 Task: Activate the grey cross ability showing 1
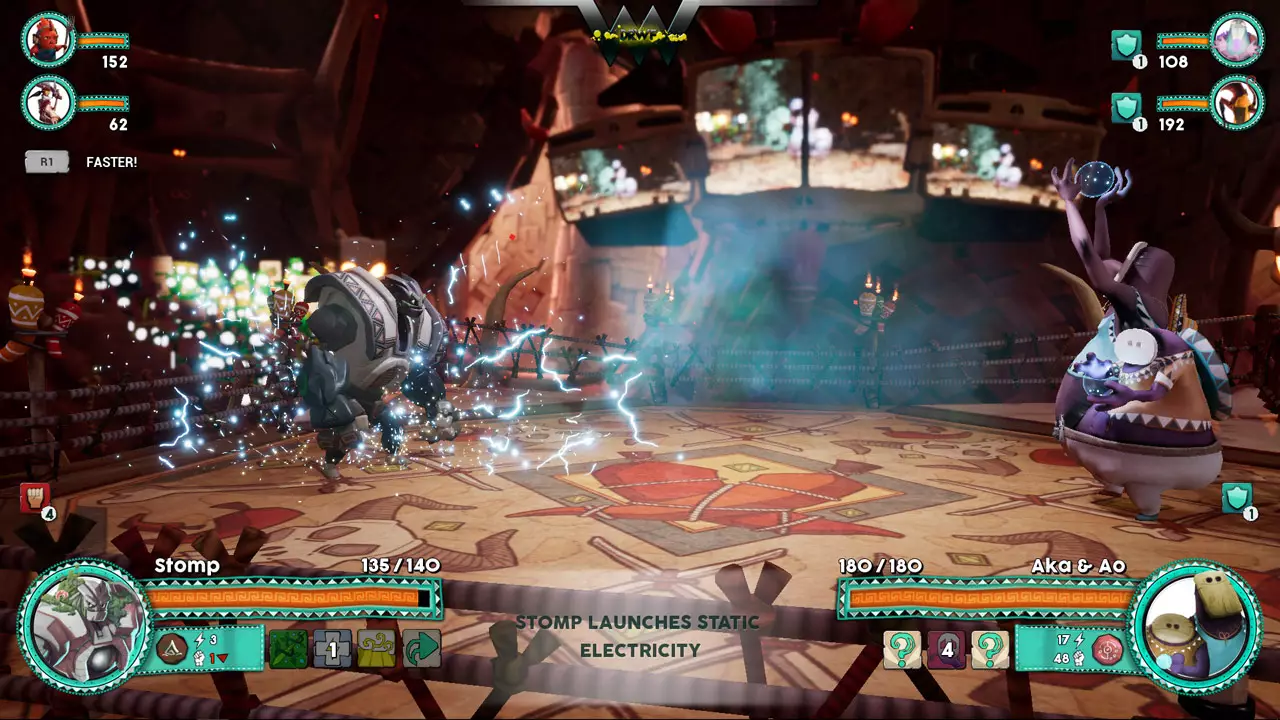click(x=333, y=648)
